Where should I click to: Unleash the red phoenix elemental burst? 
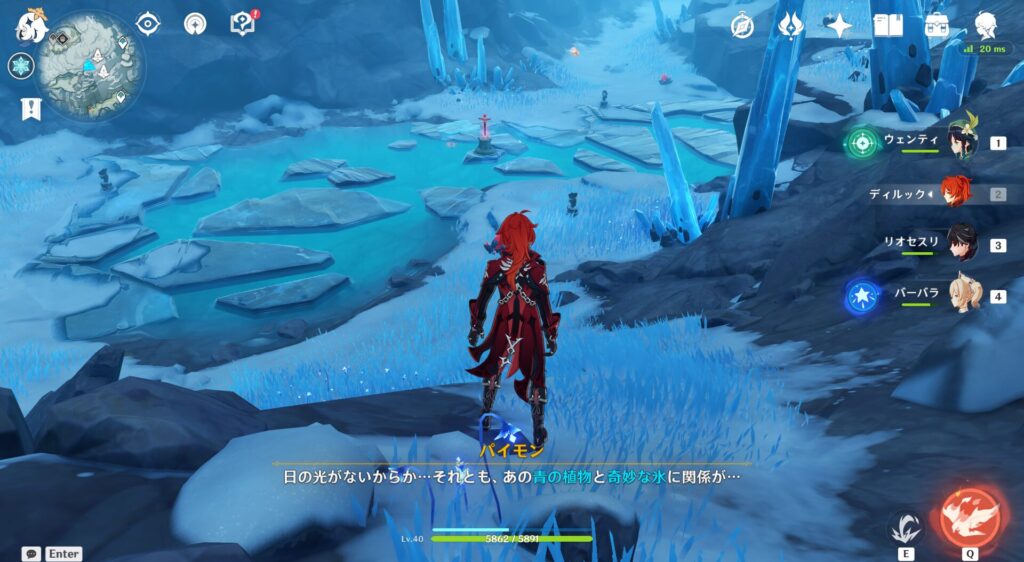(x=970, y=517)
